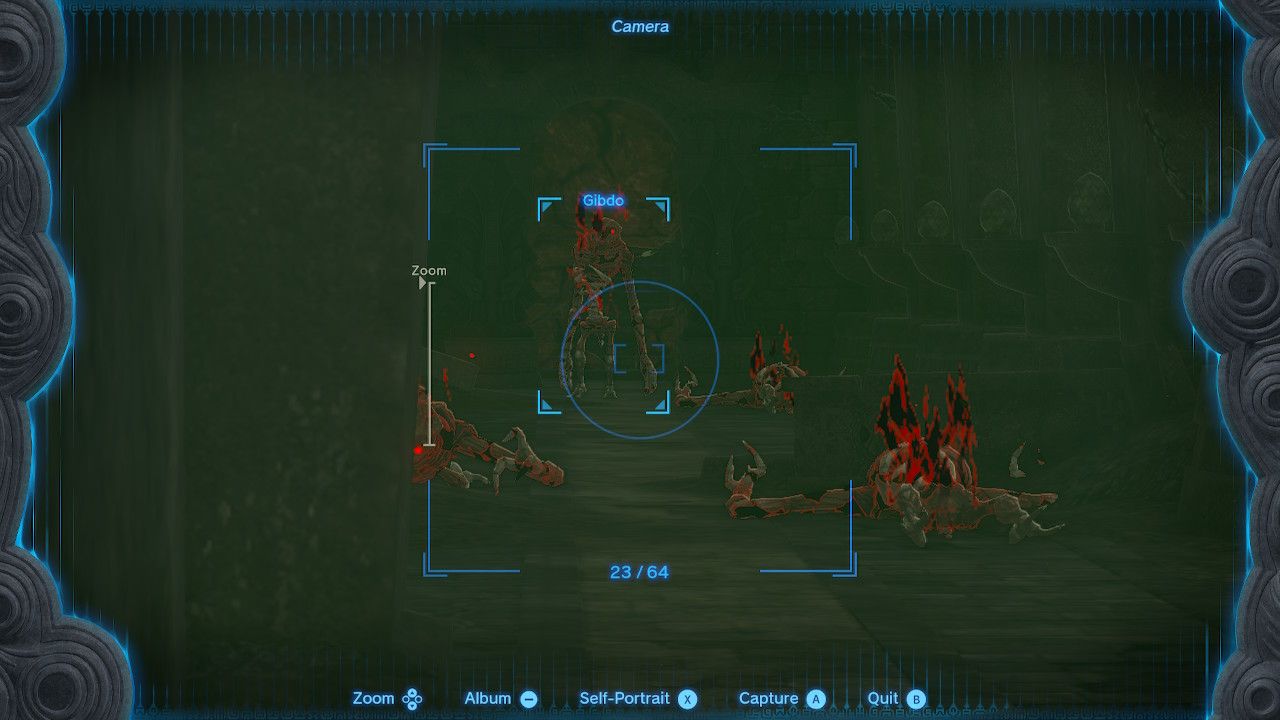Click the A button Capture icon

click(x=817, y=698)
